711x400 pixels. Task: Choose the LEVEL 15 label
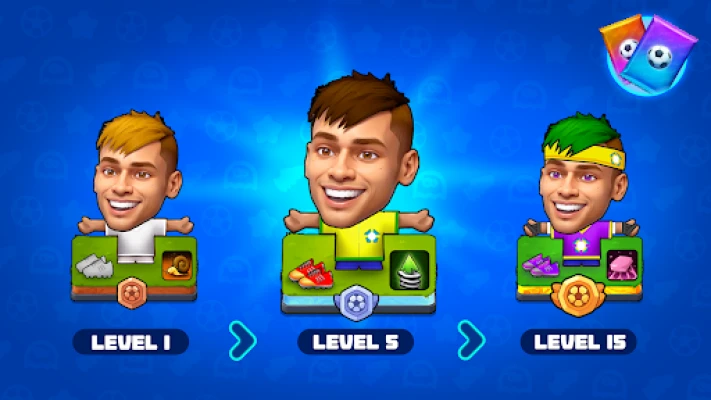(x=578, y=342)
